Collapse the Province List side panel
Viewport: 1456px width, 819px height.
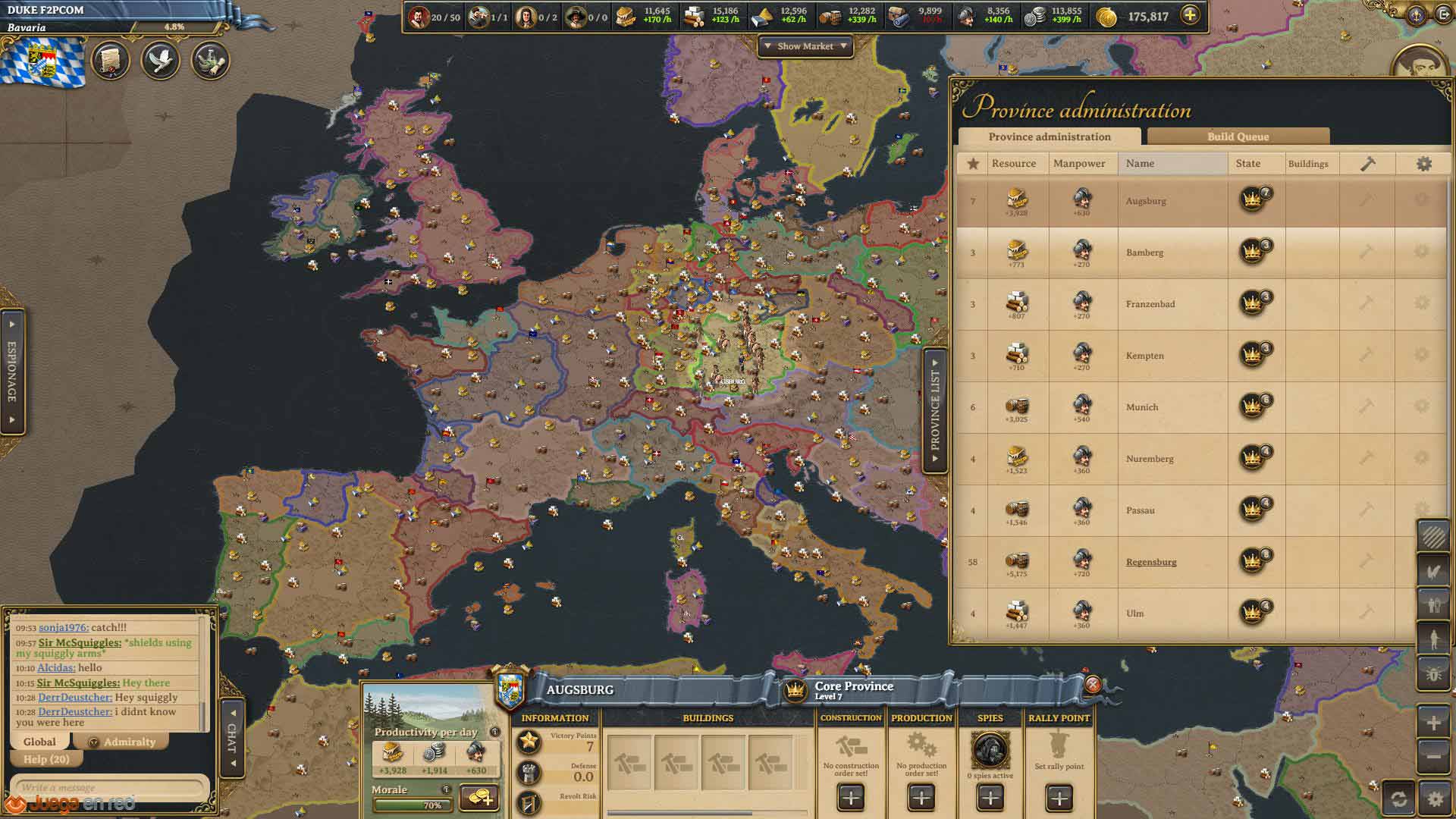coord(935,410)
